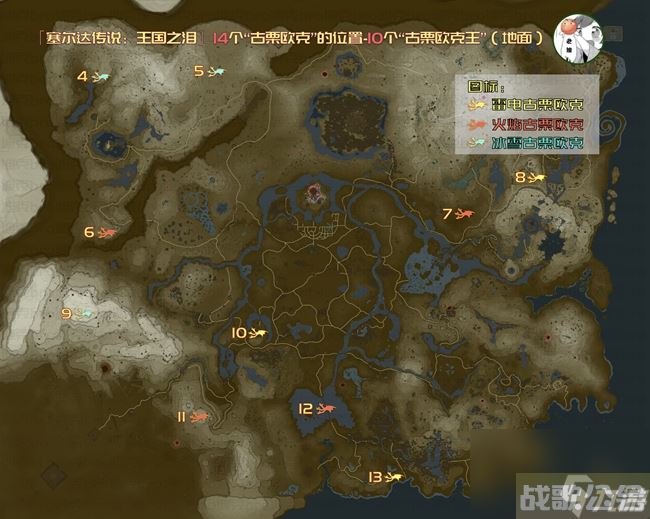Select the 冰雪古栗欧克 legend entry
Image resolution: width=650 pixels, height=519 pixels.
point(525,144)
